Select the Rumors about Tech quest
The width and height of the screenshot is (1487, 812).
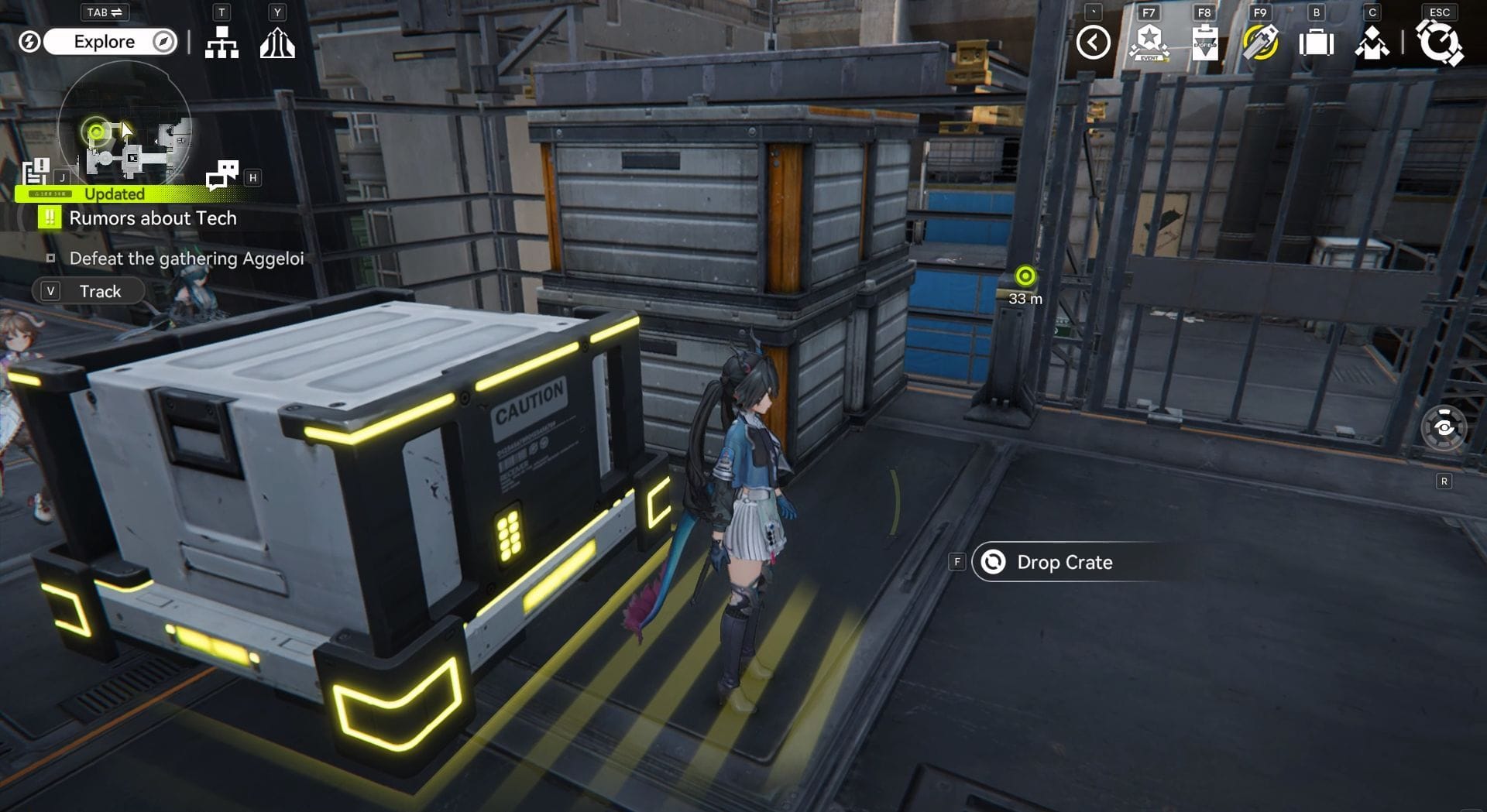tap(153, 218)
